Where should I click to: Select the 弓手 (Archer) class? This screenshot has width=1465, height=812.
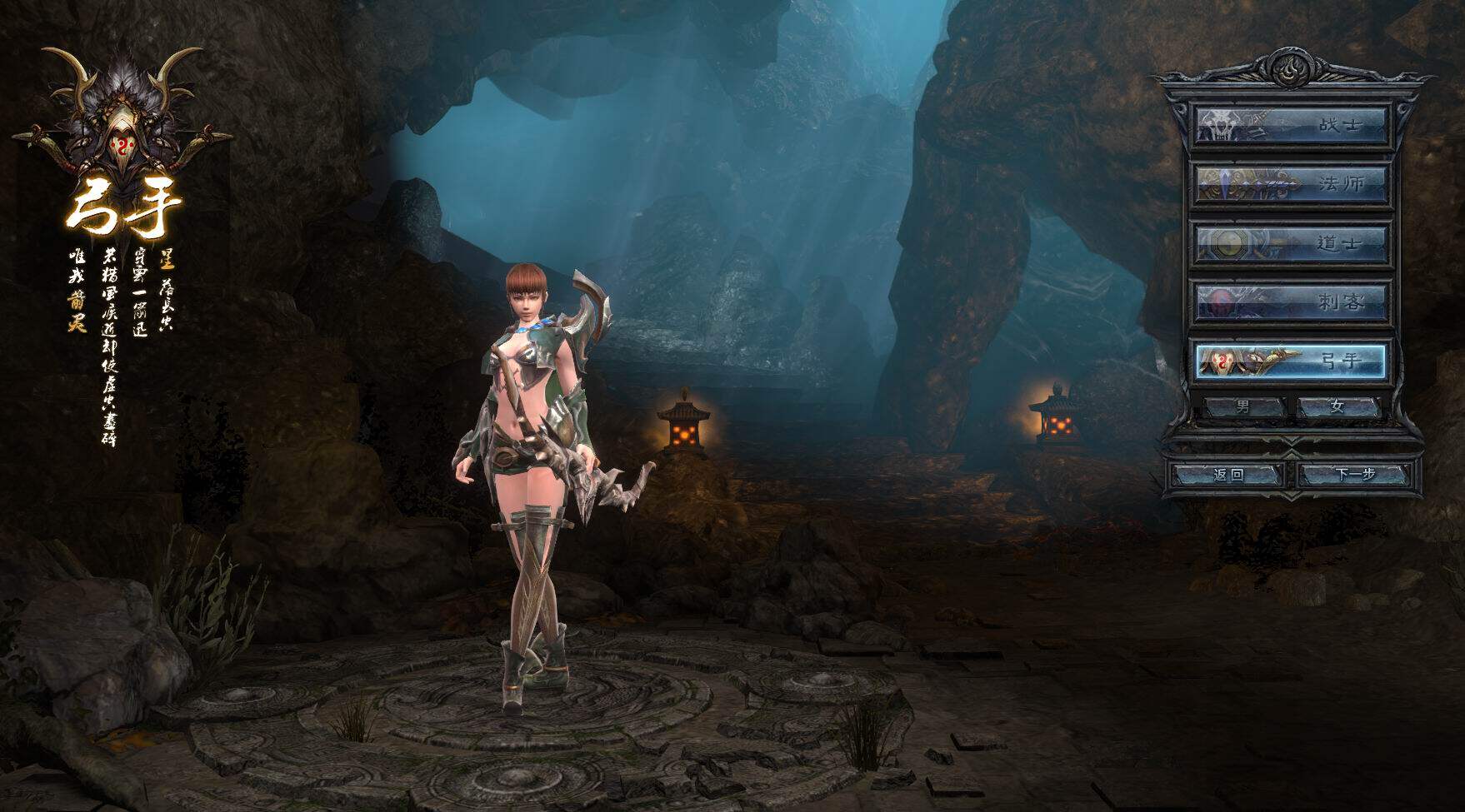[x=1291, y=361]
